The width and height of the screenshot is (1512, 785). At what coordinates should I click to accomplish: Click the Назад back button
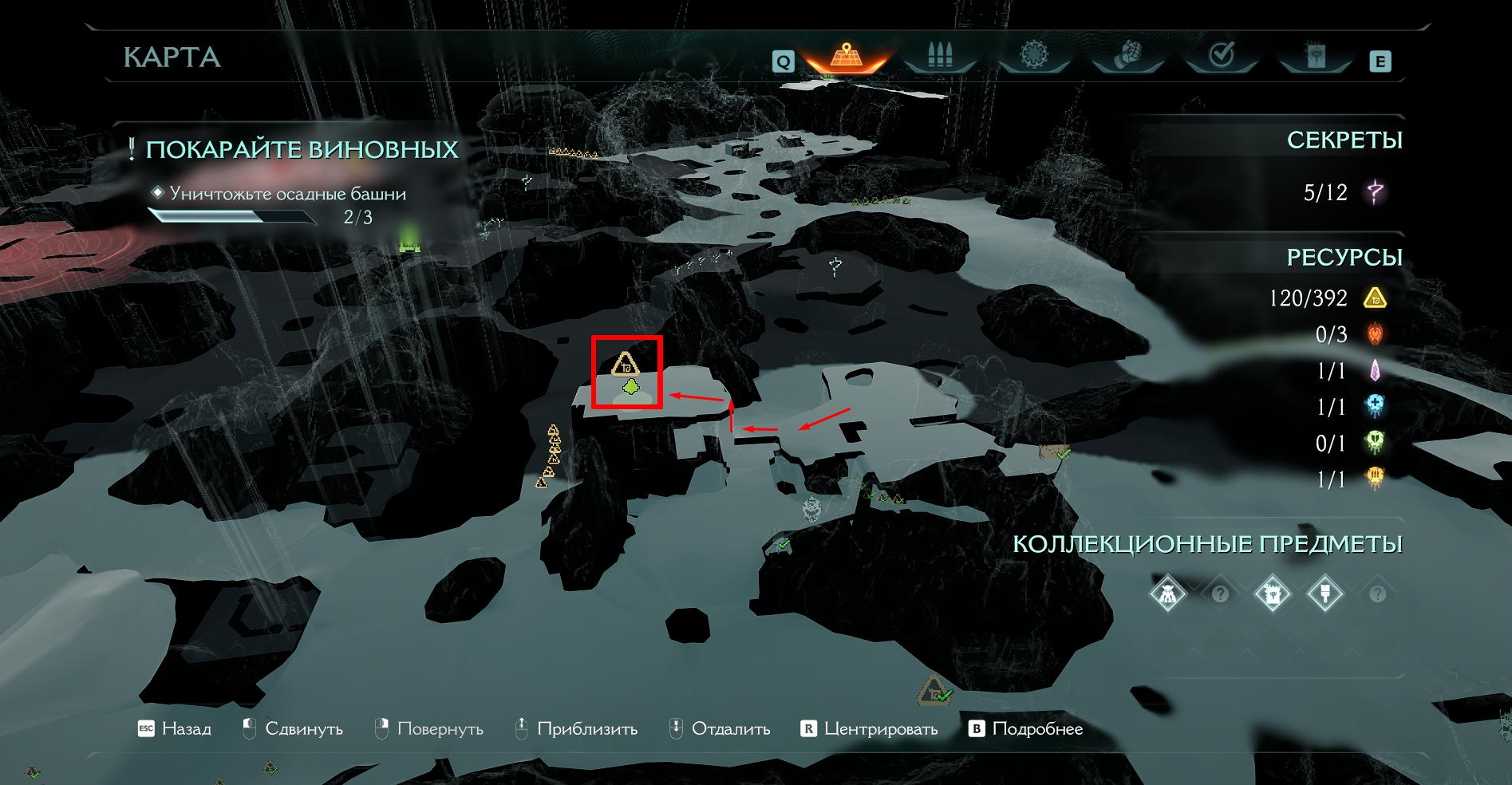176,728
